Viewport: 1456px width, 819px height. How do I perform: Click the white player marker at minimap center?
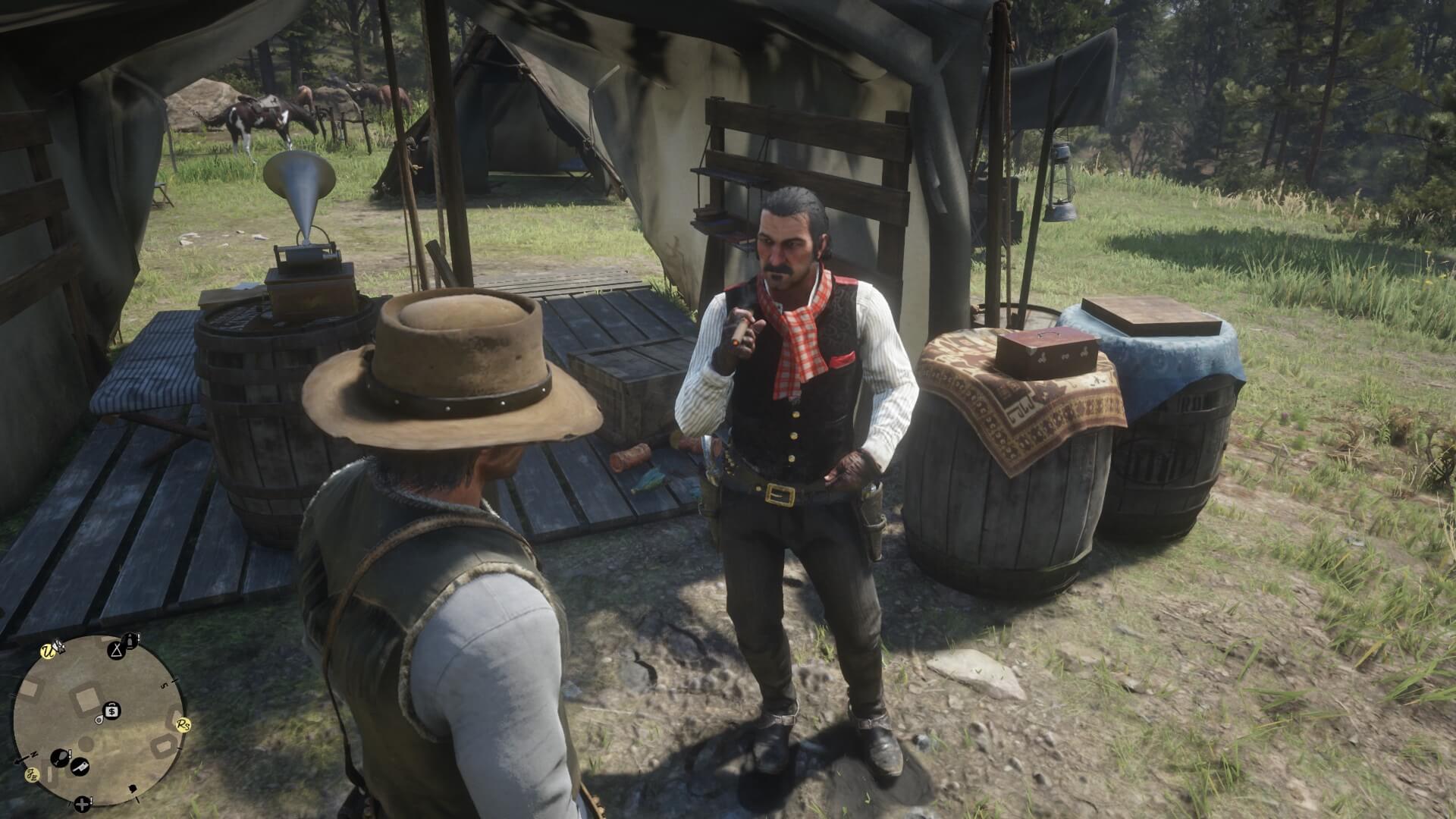99,721
